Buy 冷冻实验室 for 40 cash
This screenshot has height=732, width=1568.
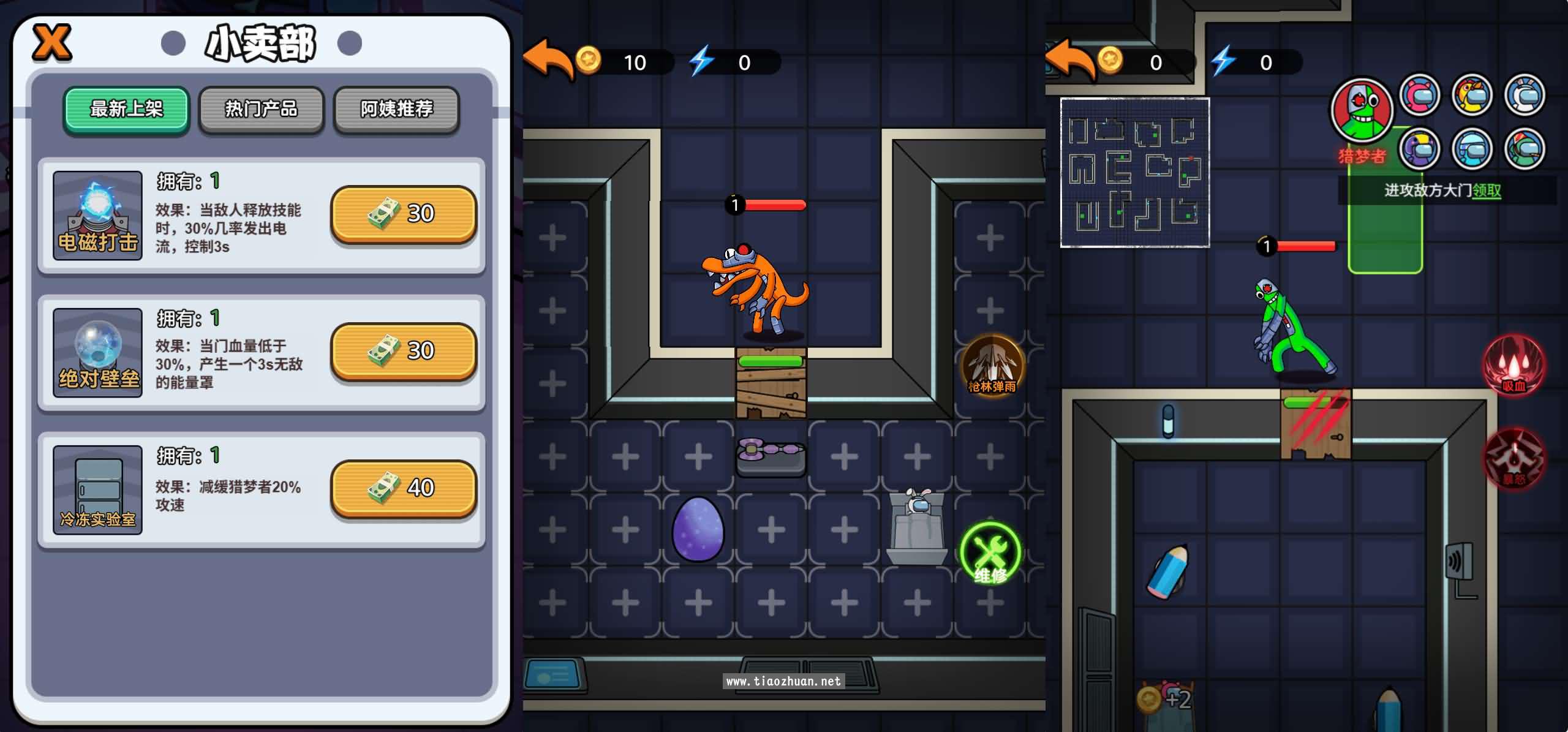coord(403,488)
